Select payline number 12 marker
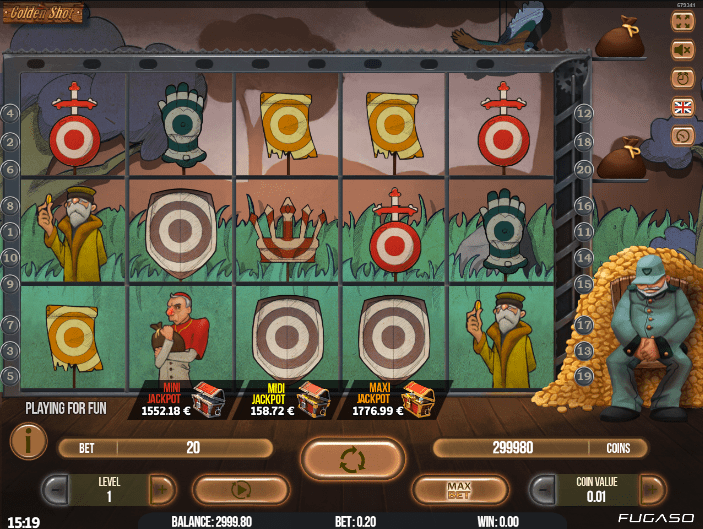The width and height of the screenshot is (703, 529). tap(584, 113)
